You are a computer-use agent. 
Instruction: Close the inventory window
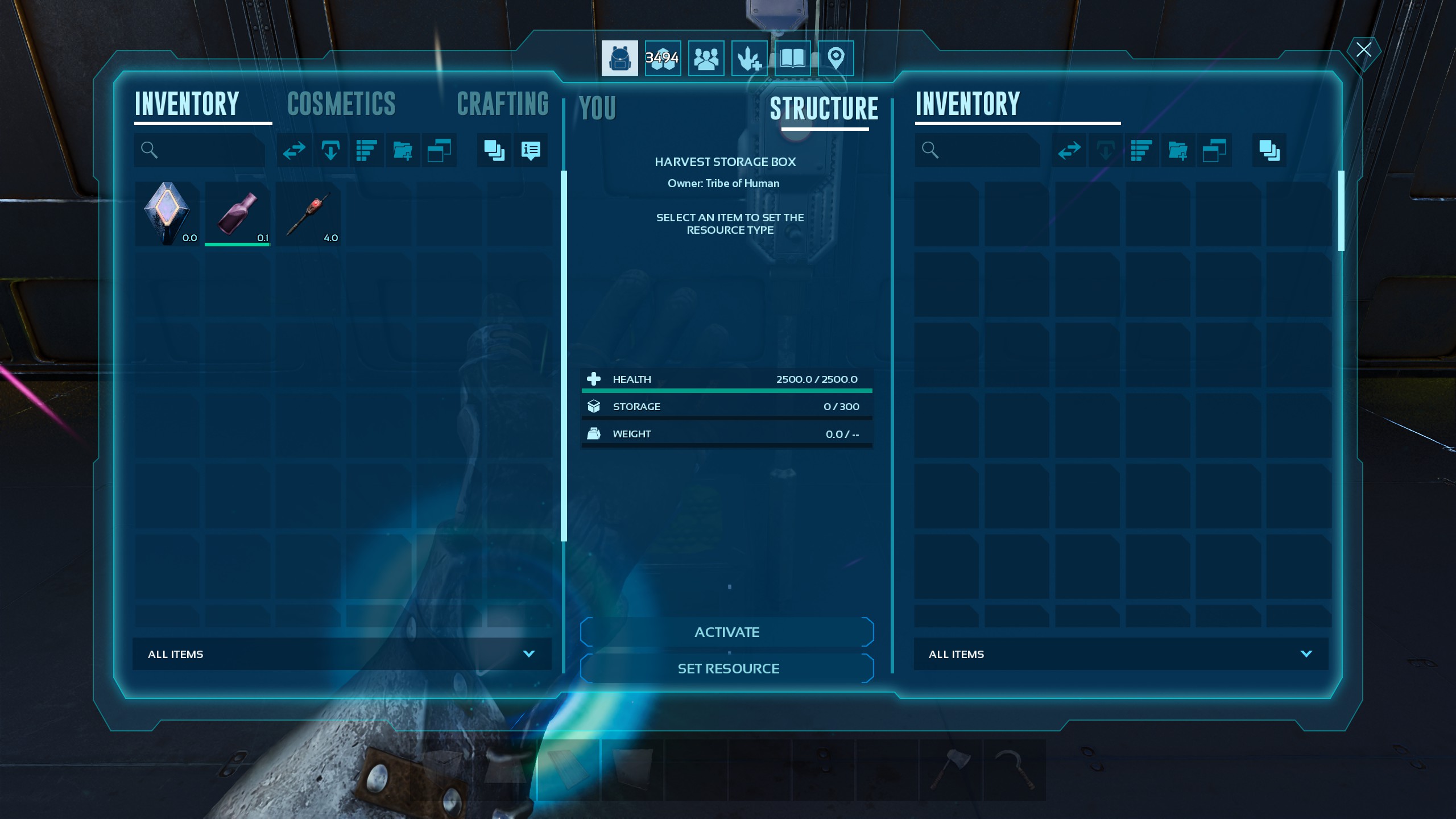(1363, 50)
